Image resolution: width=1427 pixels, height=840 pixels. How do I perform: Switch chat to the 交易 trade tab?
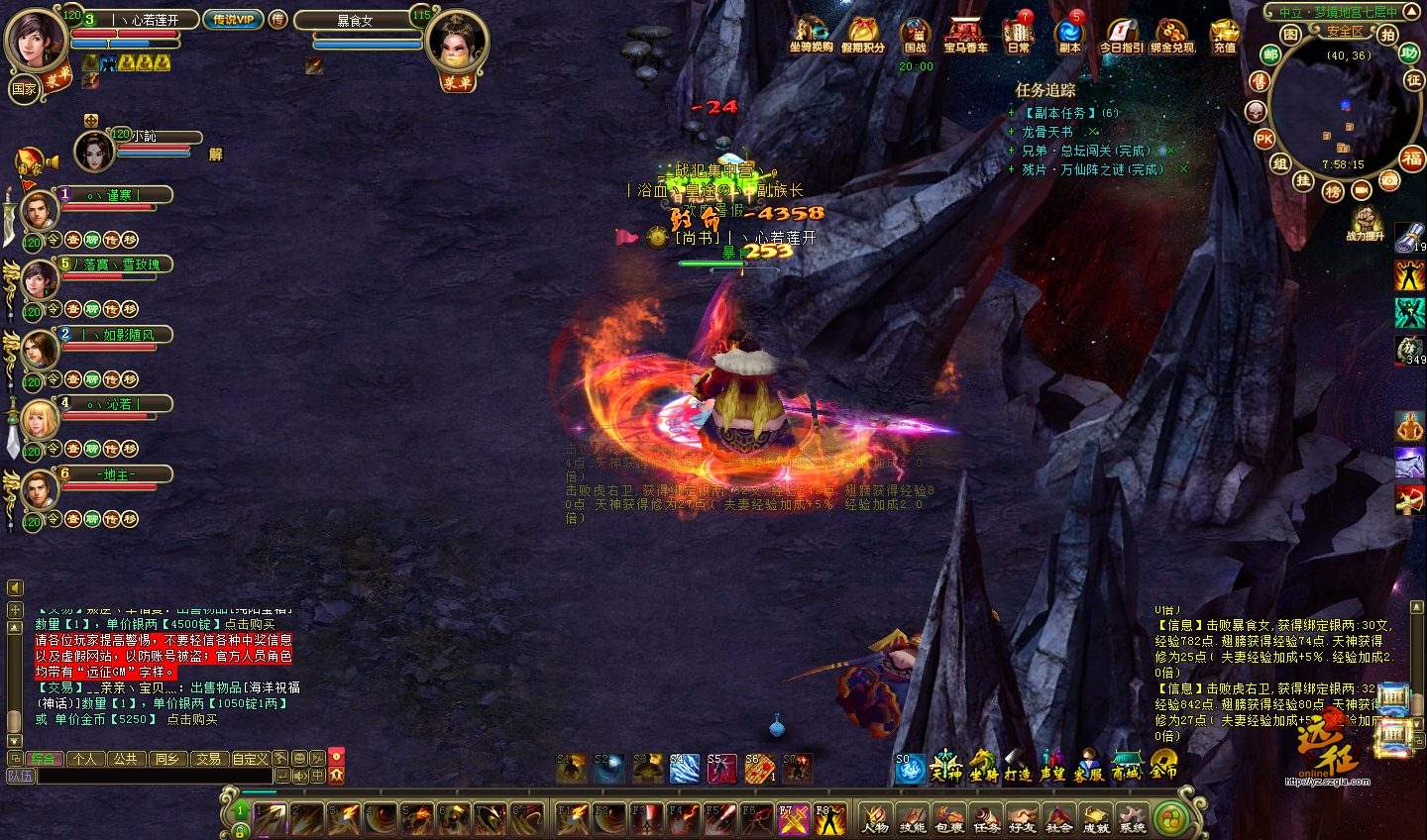pyautogui.click(x=208, y=759)
